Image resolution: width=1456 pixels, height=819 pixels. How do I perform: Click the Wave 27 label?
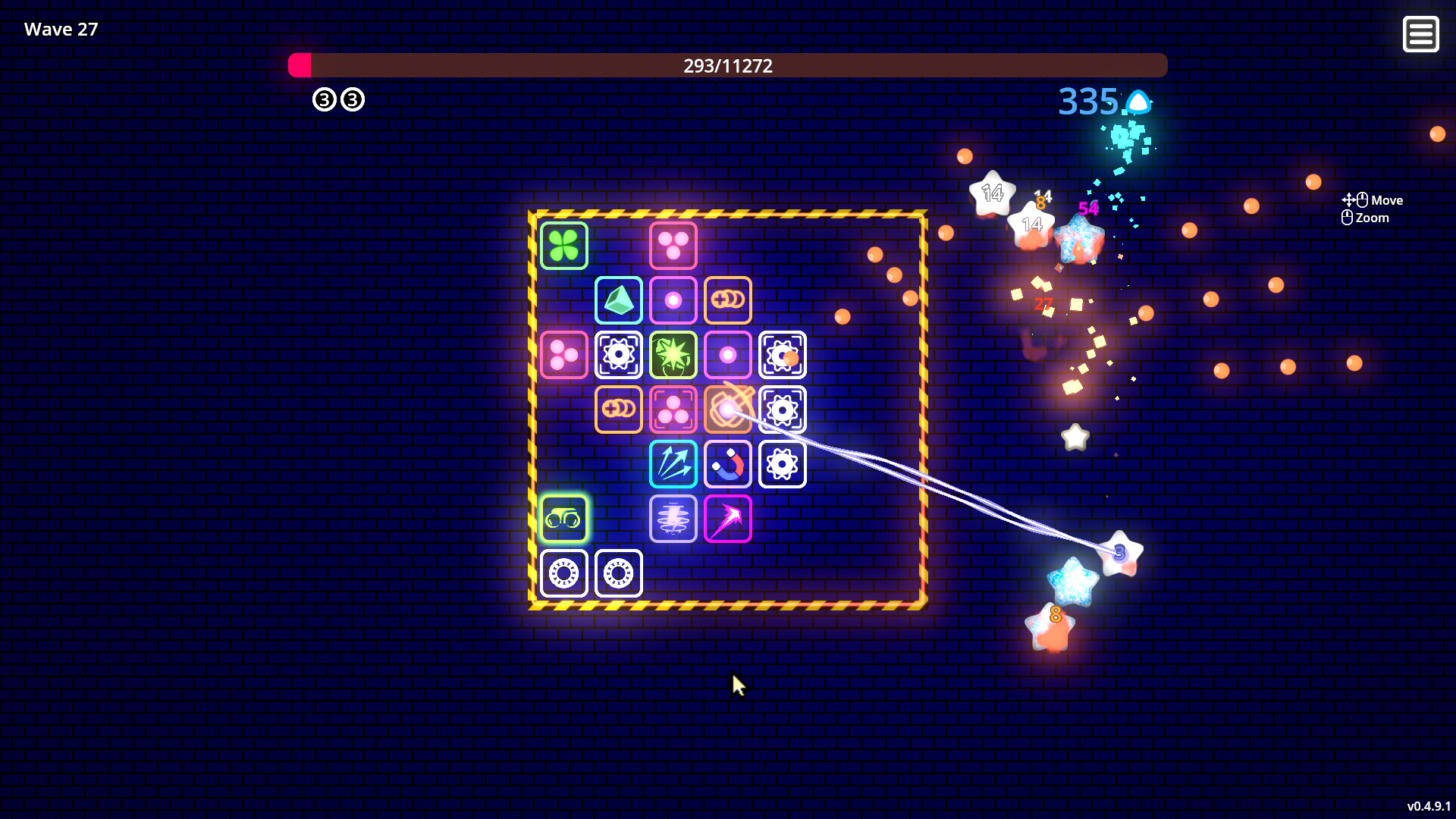(60, 29)
